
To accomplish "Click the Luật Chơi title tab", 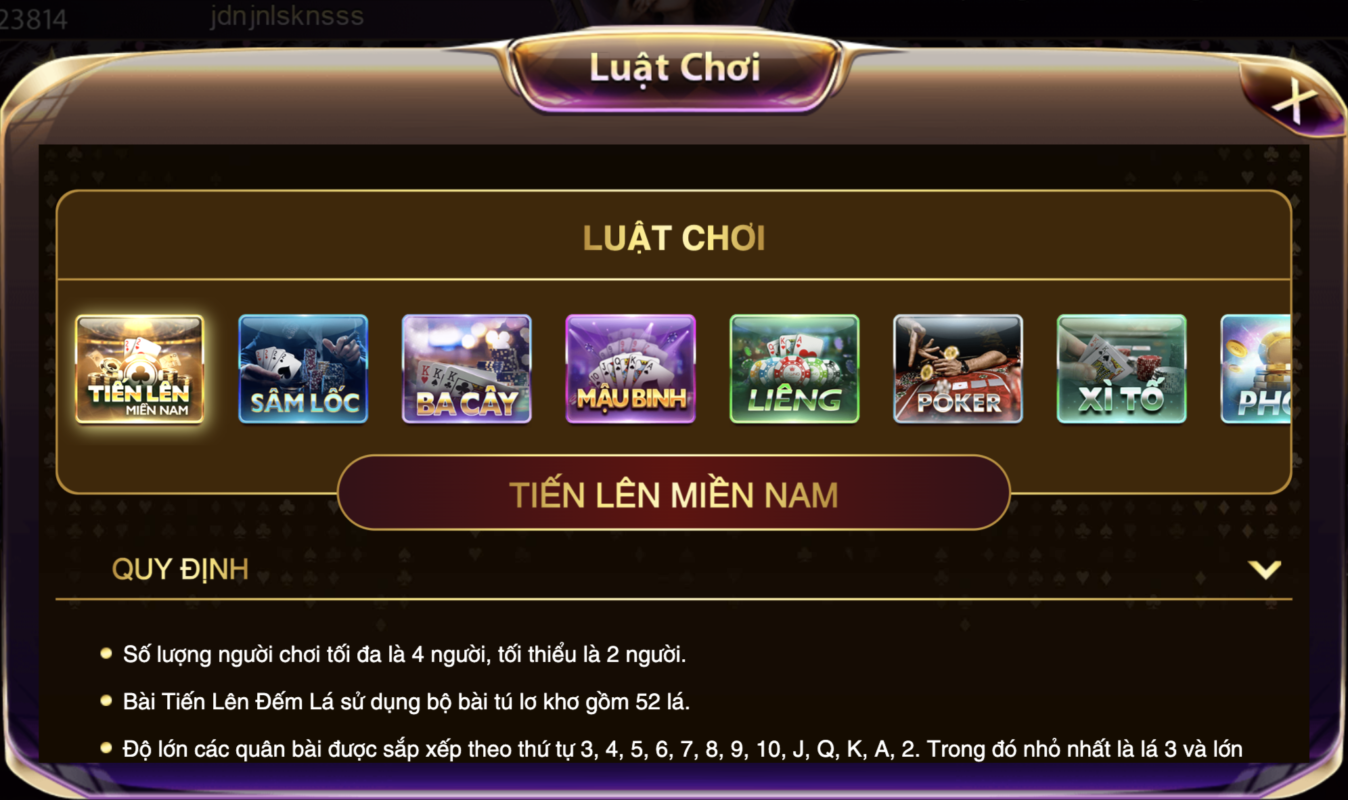I will click(674, 67).
